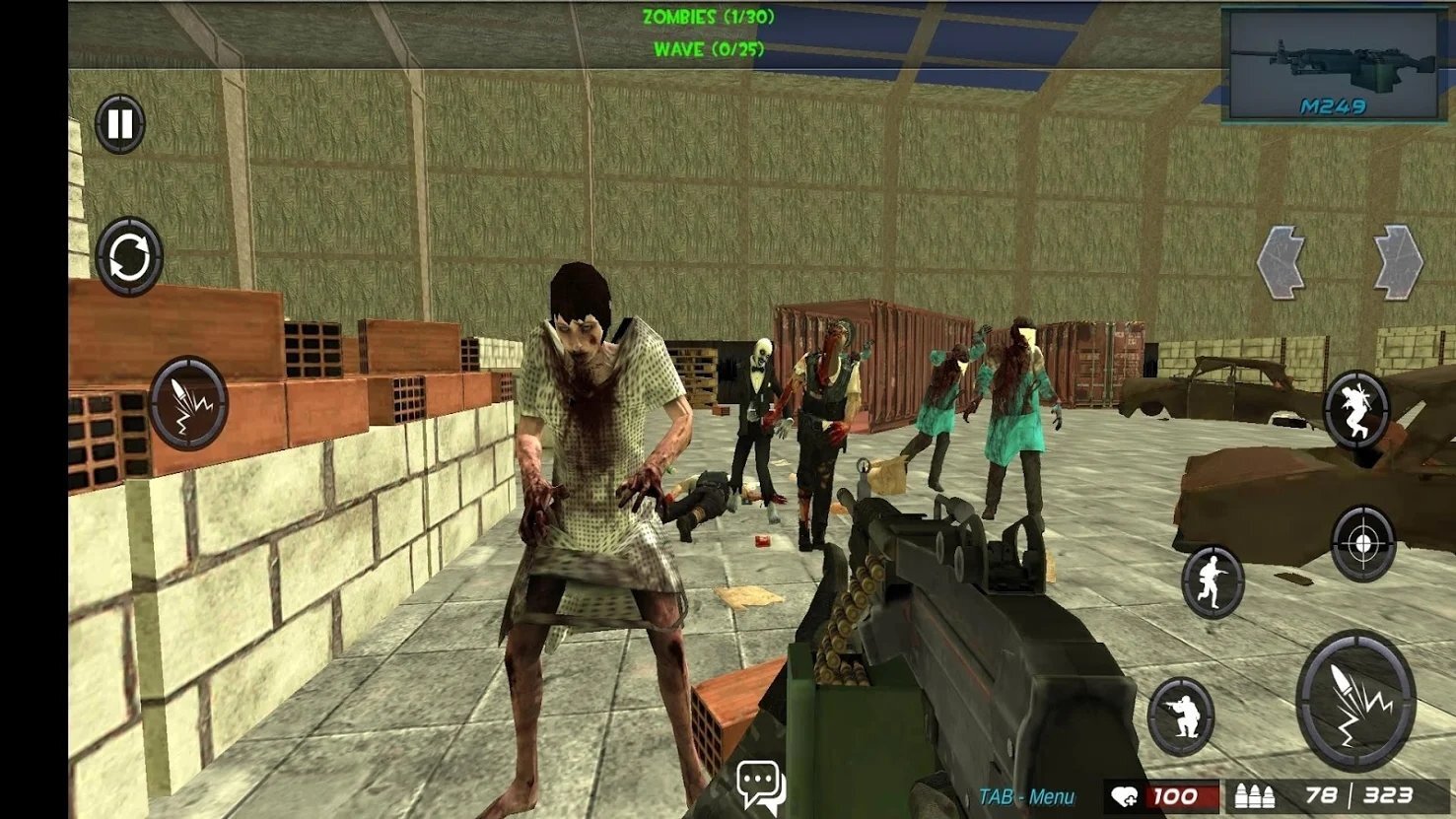
Task: Open the TAB - Menu label
Action: tap(1026, 796)
